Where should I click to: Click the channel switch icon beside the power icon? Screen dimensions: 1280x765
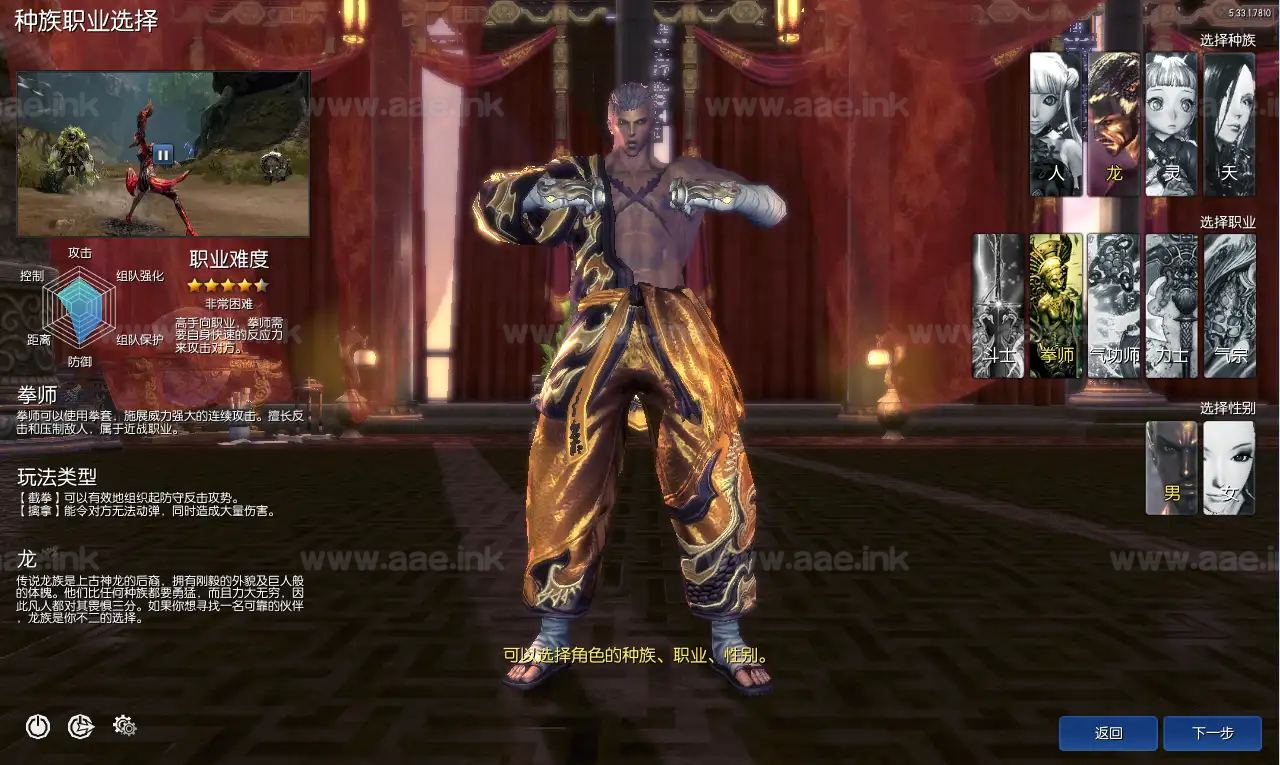(x=80, y=727)
